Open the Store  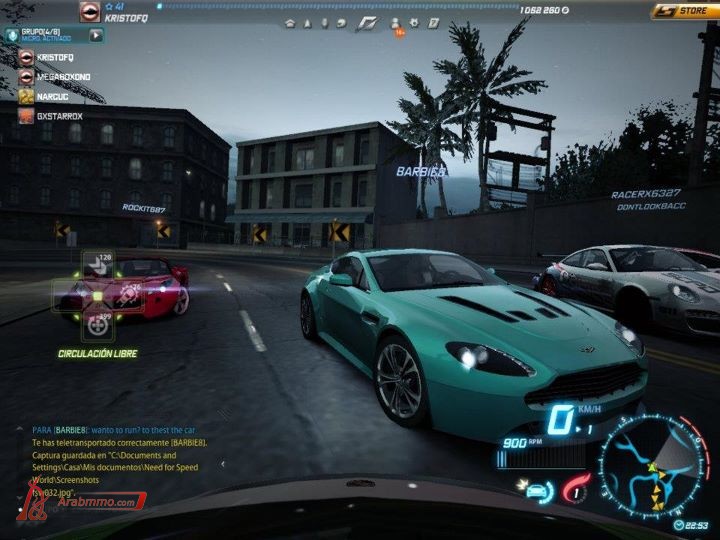[x=684, y=11]
